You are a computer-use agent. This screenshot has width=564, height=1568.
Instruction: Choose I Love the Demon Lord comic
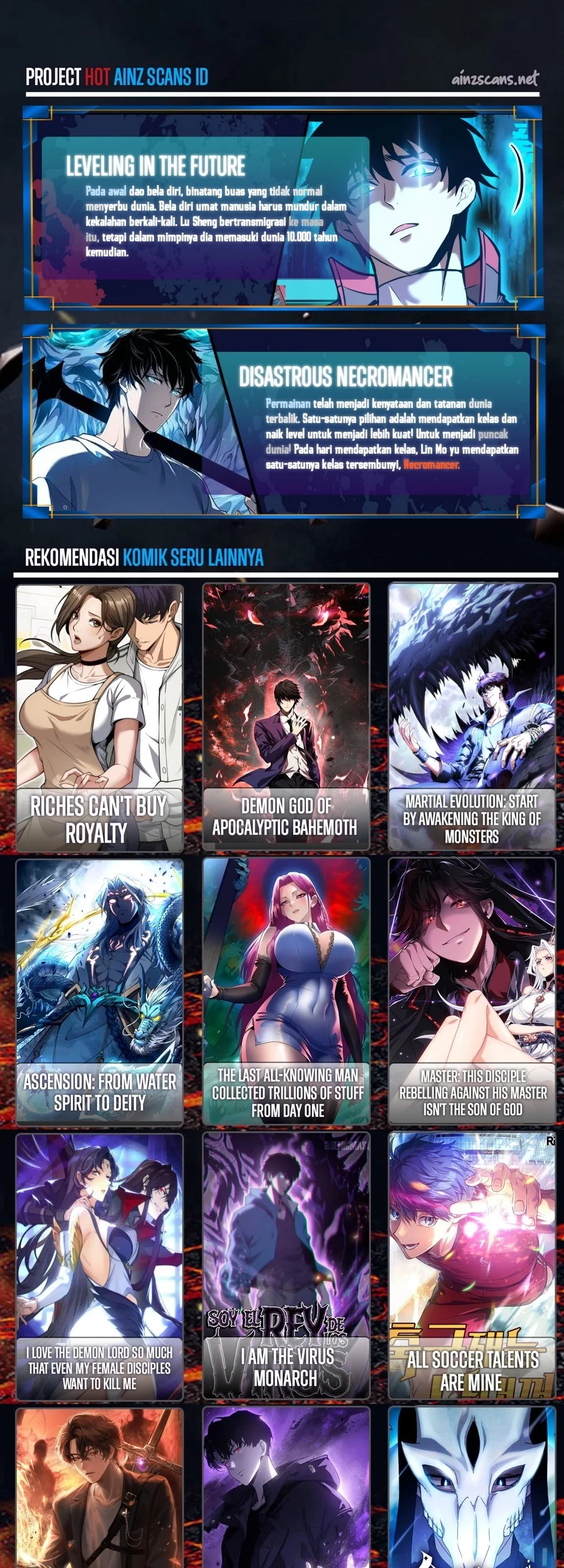click(x=100, y=1266)
